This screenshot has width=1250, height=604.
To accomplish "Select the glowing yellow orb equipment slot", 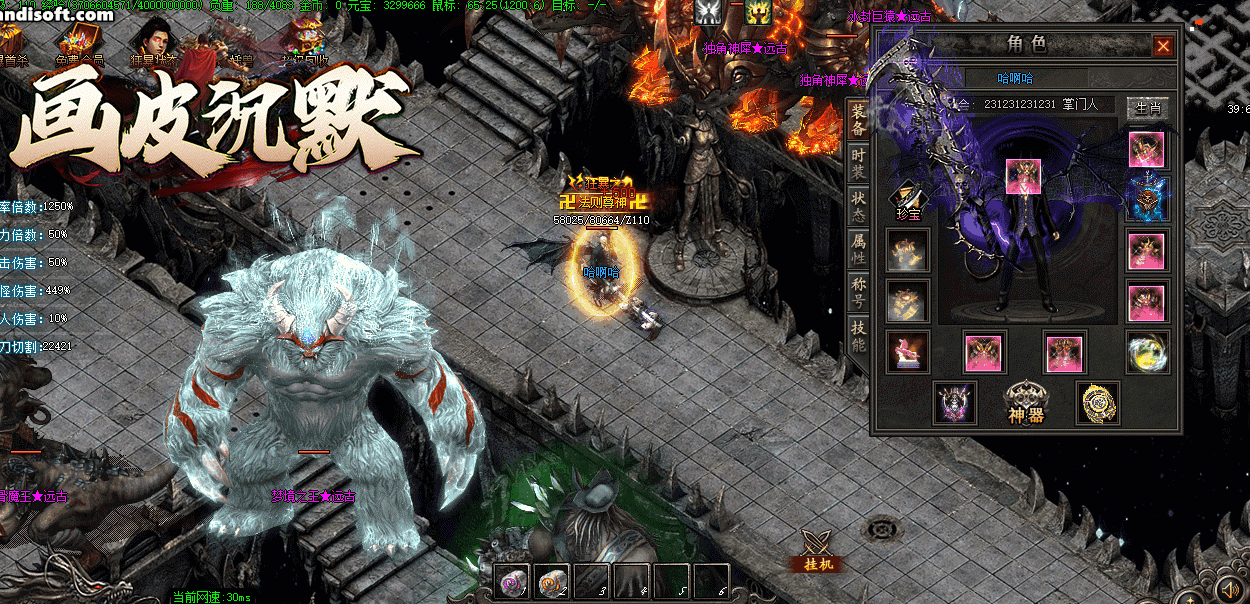I will [x=1146, y=351].
